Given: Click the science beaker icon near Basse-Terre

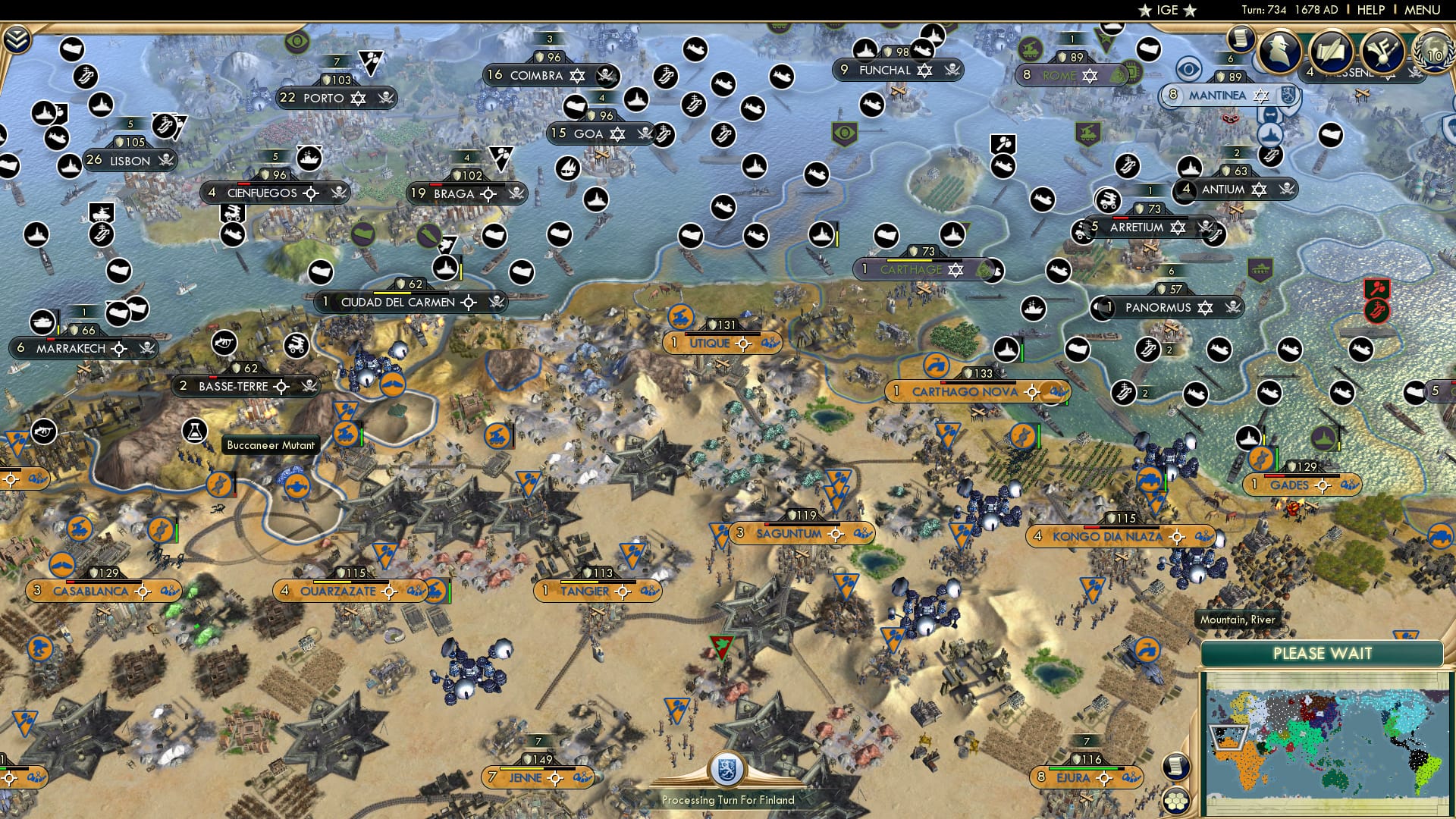Looking at the screenshot, I should [196, 430].
